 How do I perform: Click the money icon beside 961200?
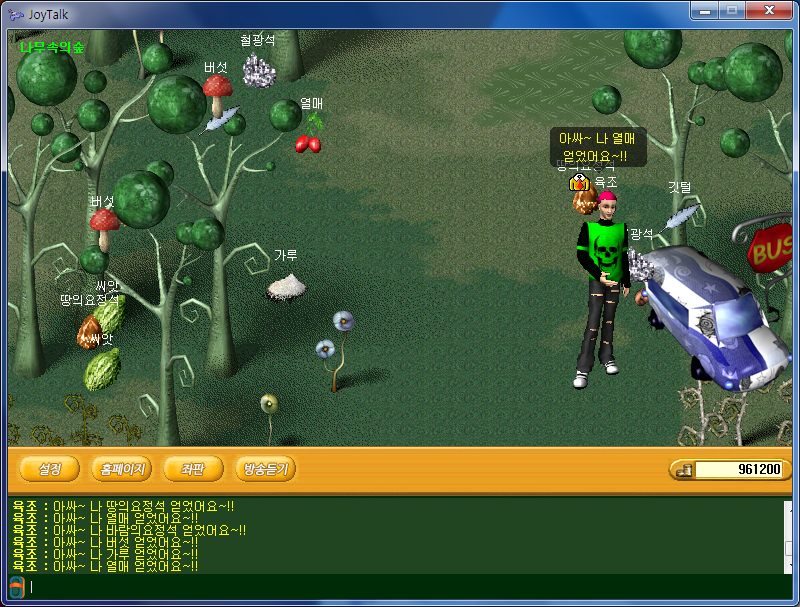coord(683,470)
